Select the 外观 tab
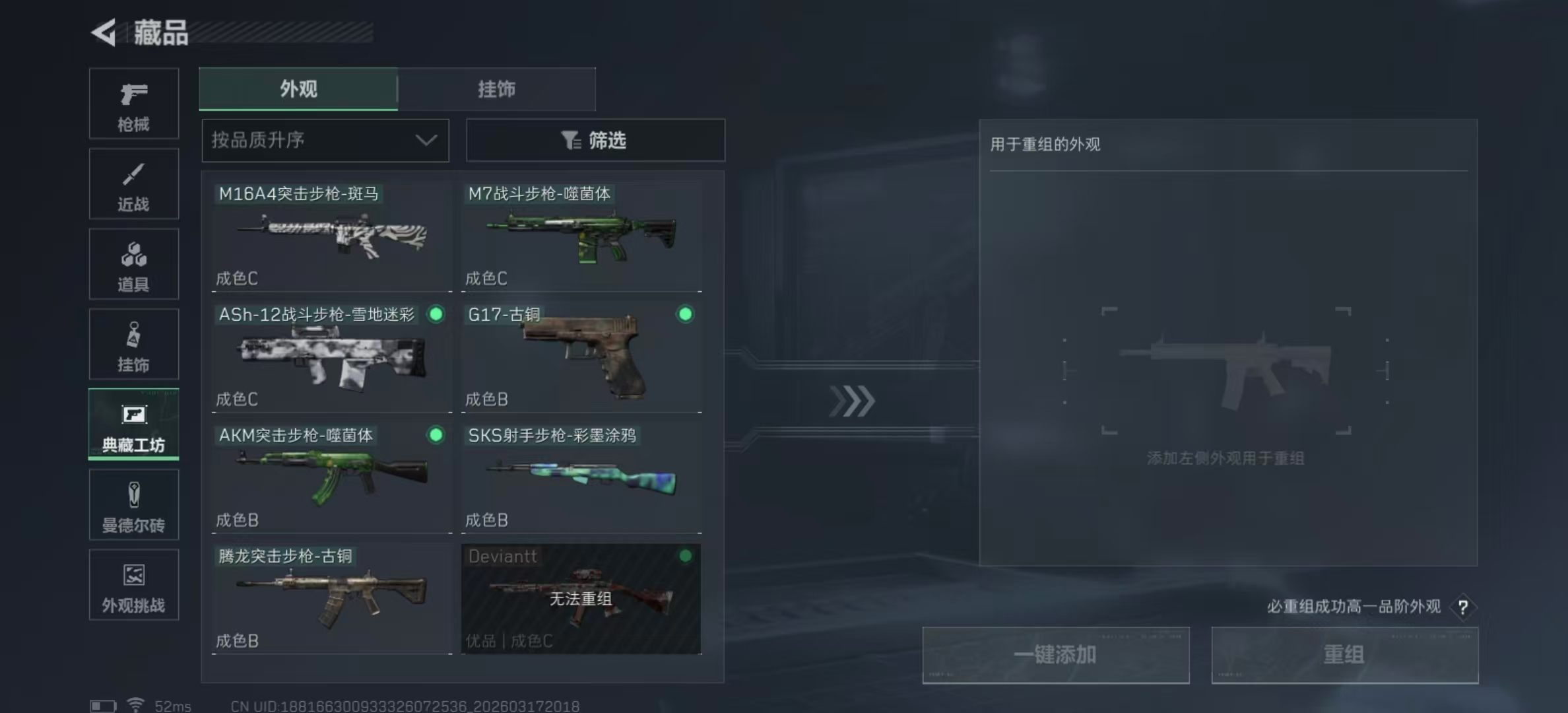Image resolution: width=1568 pixels, height=713 pixels. pos(298,89)
